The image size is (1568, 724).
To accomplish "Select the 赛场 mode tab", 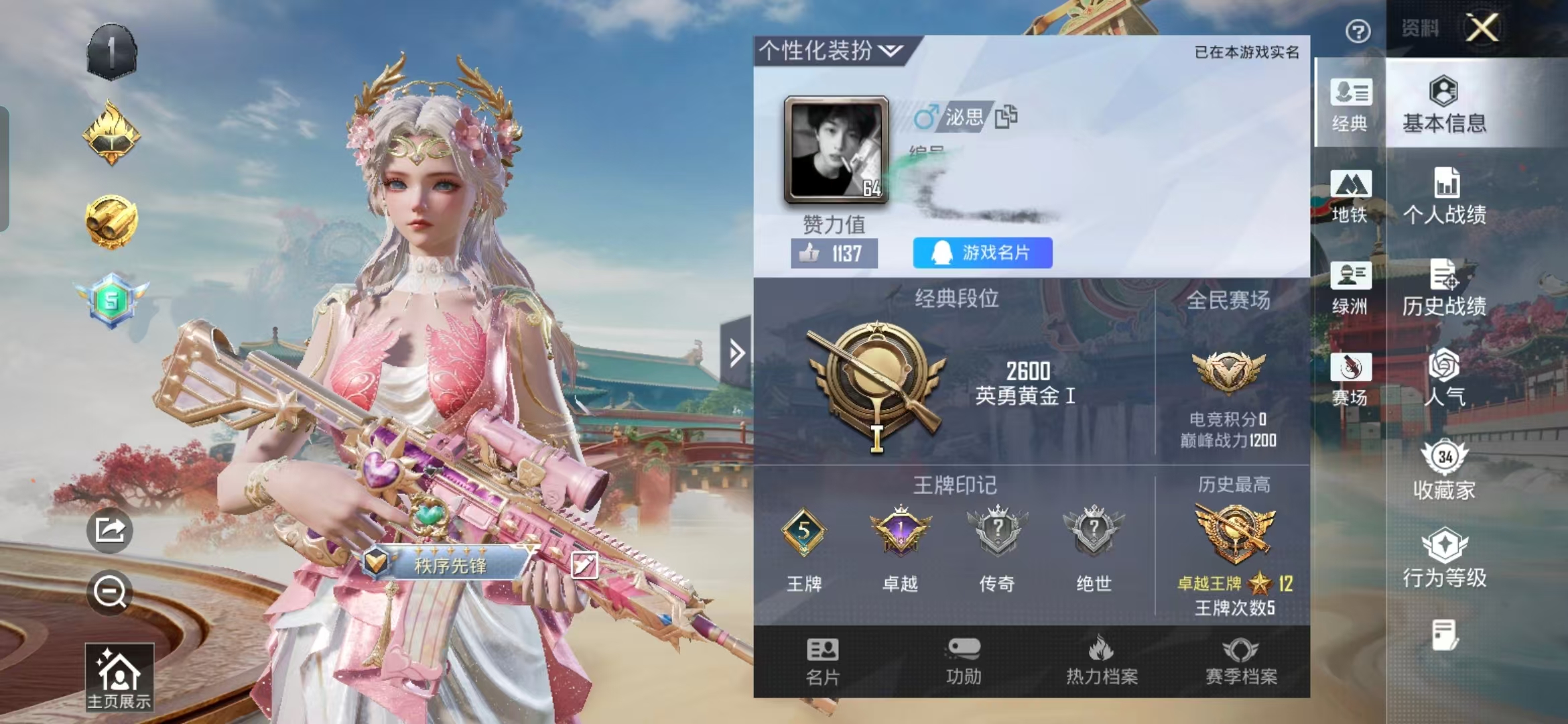I will (1350, 379).
